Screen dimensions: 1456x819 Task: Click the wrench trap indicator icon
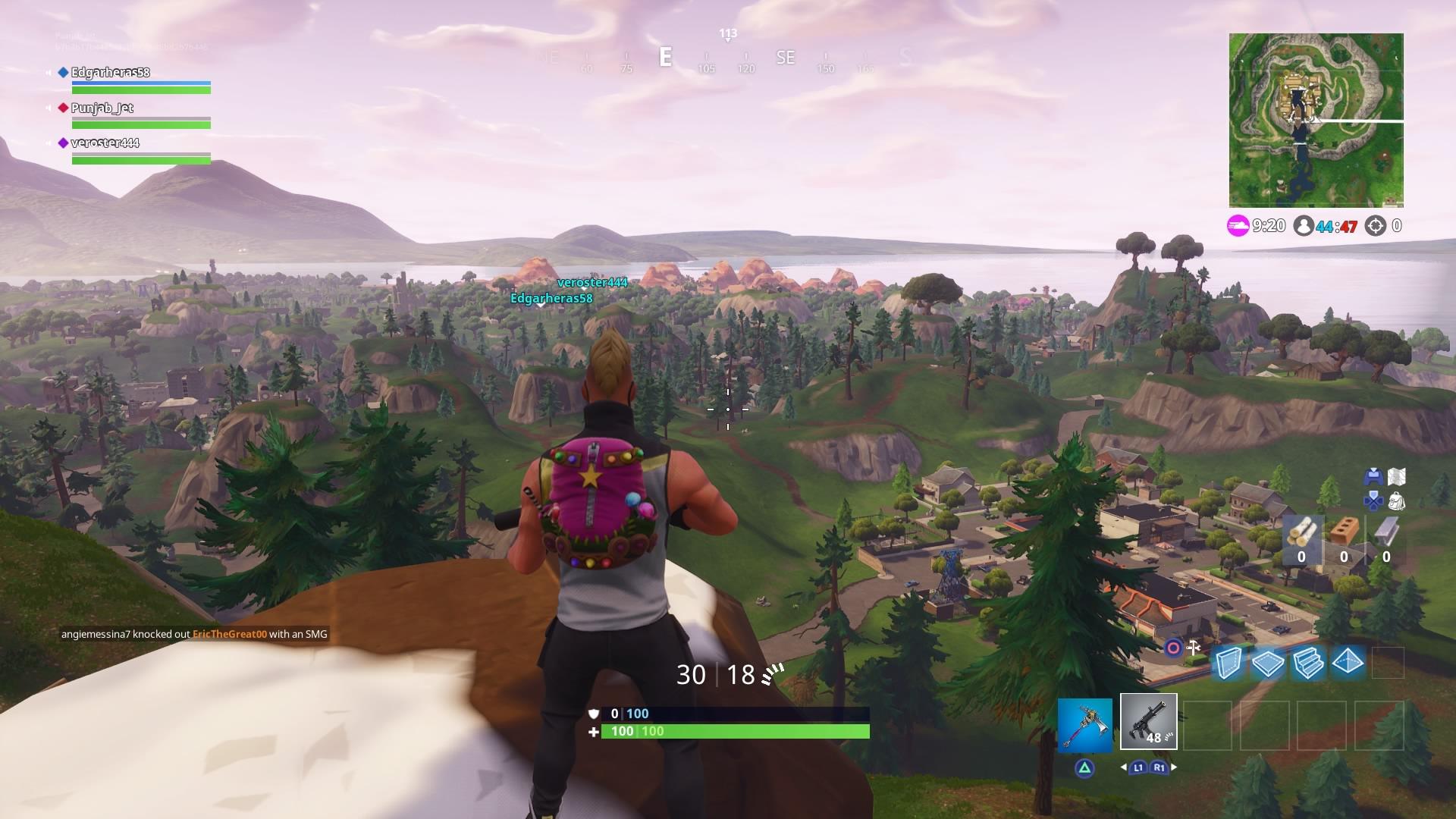(x=1192, y=648)
